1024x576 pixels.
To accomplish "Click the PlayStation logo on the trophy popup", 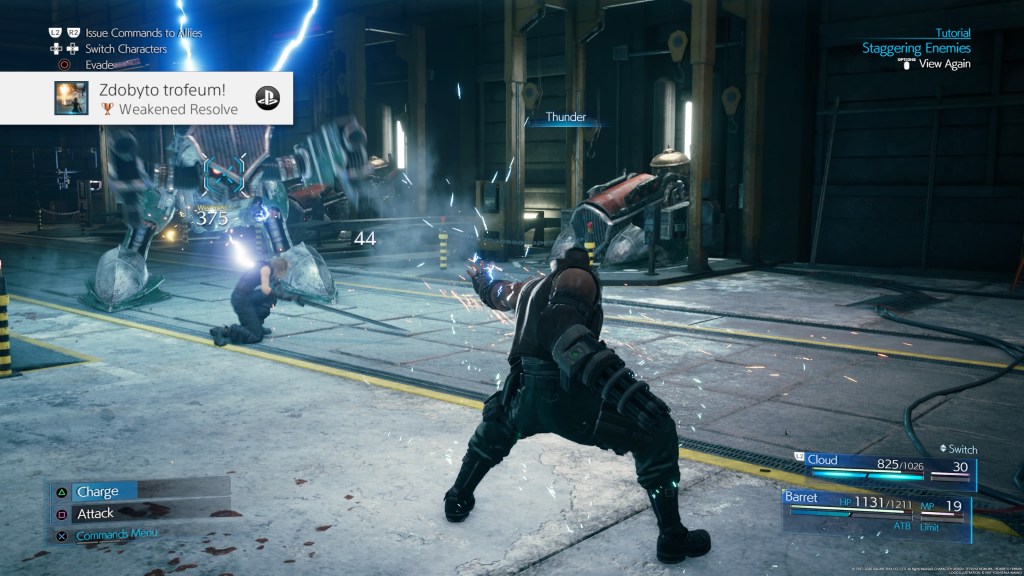I will (x=267, y=98).
